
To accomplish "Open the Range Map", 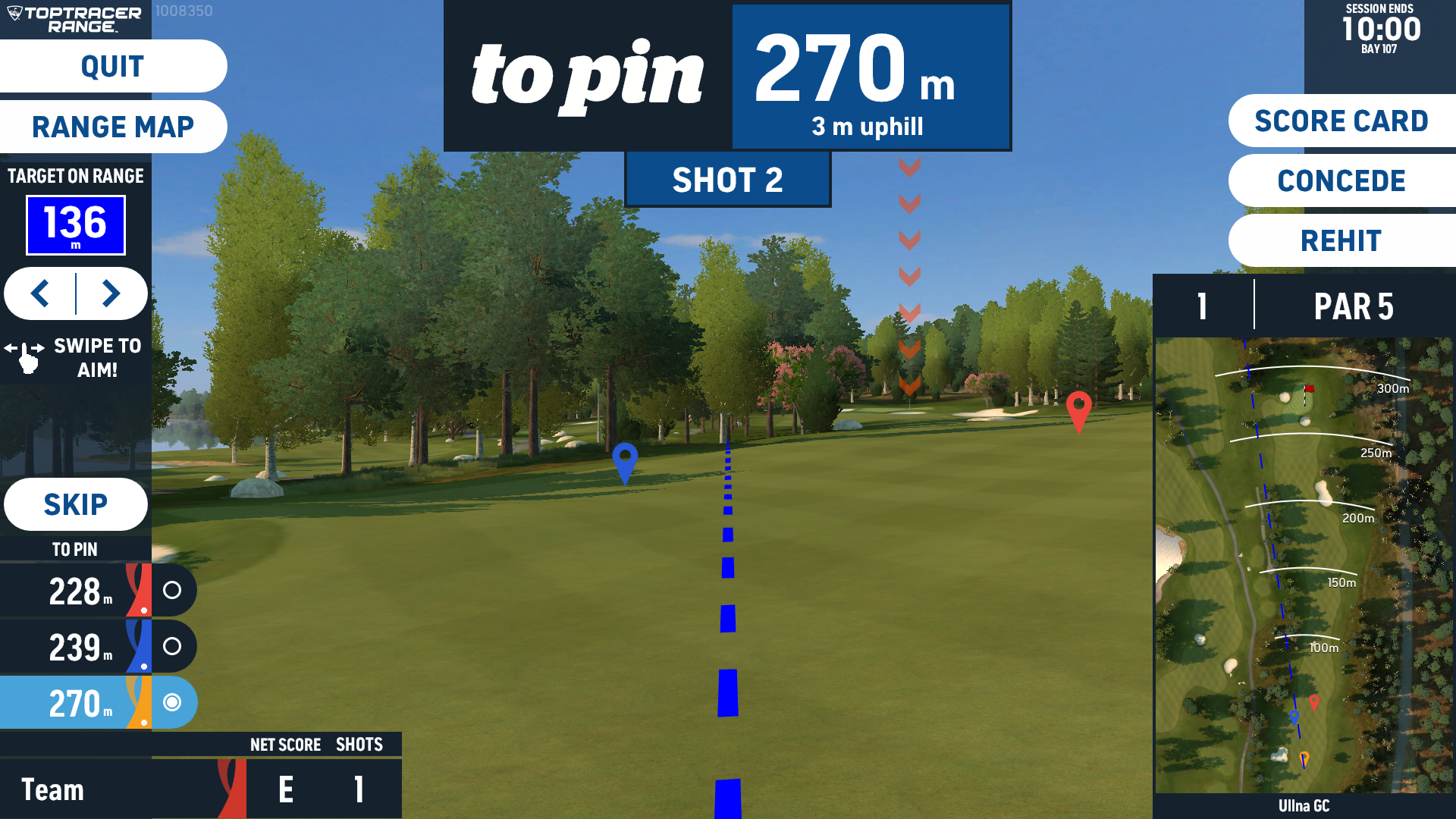I will [112, 127].
